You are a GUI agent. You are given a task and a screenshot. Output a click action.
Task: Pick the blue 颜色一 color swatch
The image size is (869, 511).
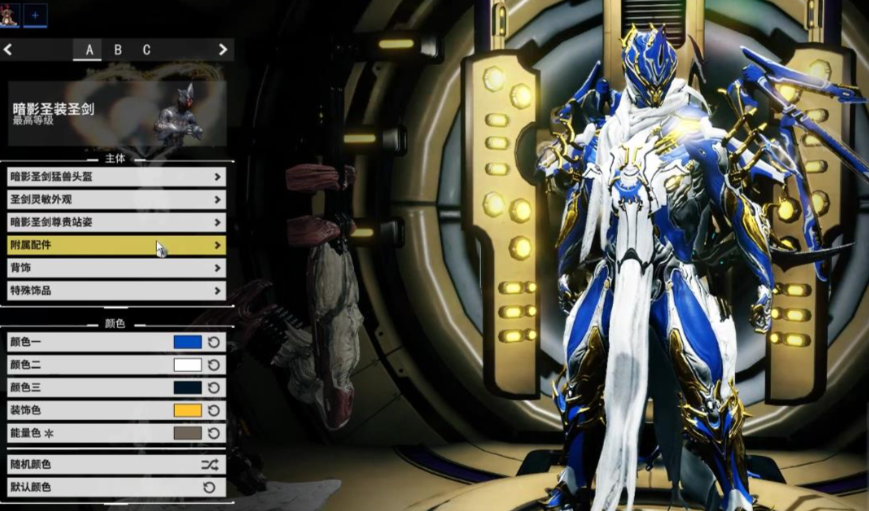pyautogui.click(x=188, y=342)
